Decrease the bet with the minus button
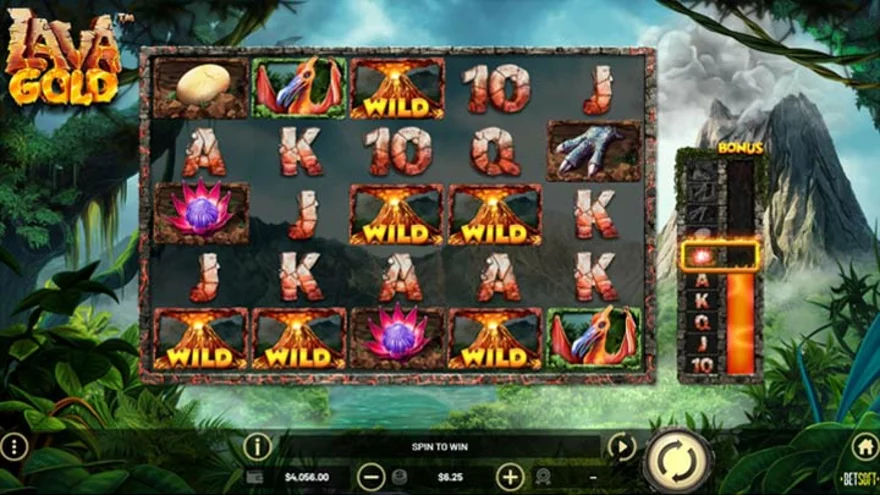The height and width of the screenshot is (495, 880). pos(371,477)
